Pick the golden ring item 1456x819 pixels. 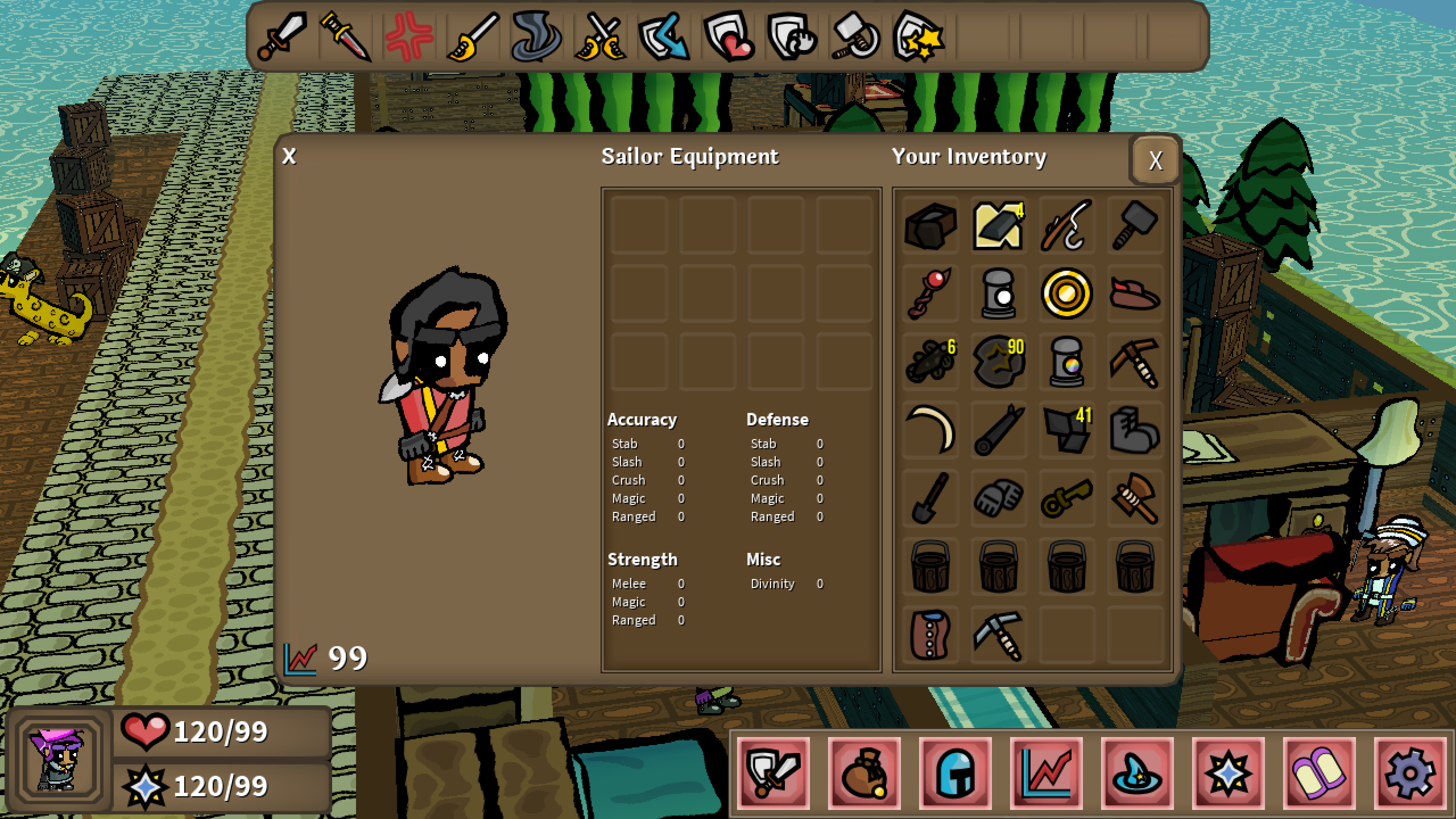(1066, 293)
